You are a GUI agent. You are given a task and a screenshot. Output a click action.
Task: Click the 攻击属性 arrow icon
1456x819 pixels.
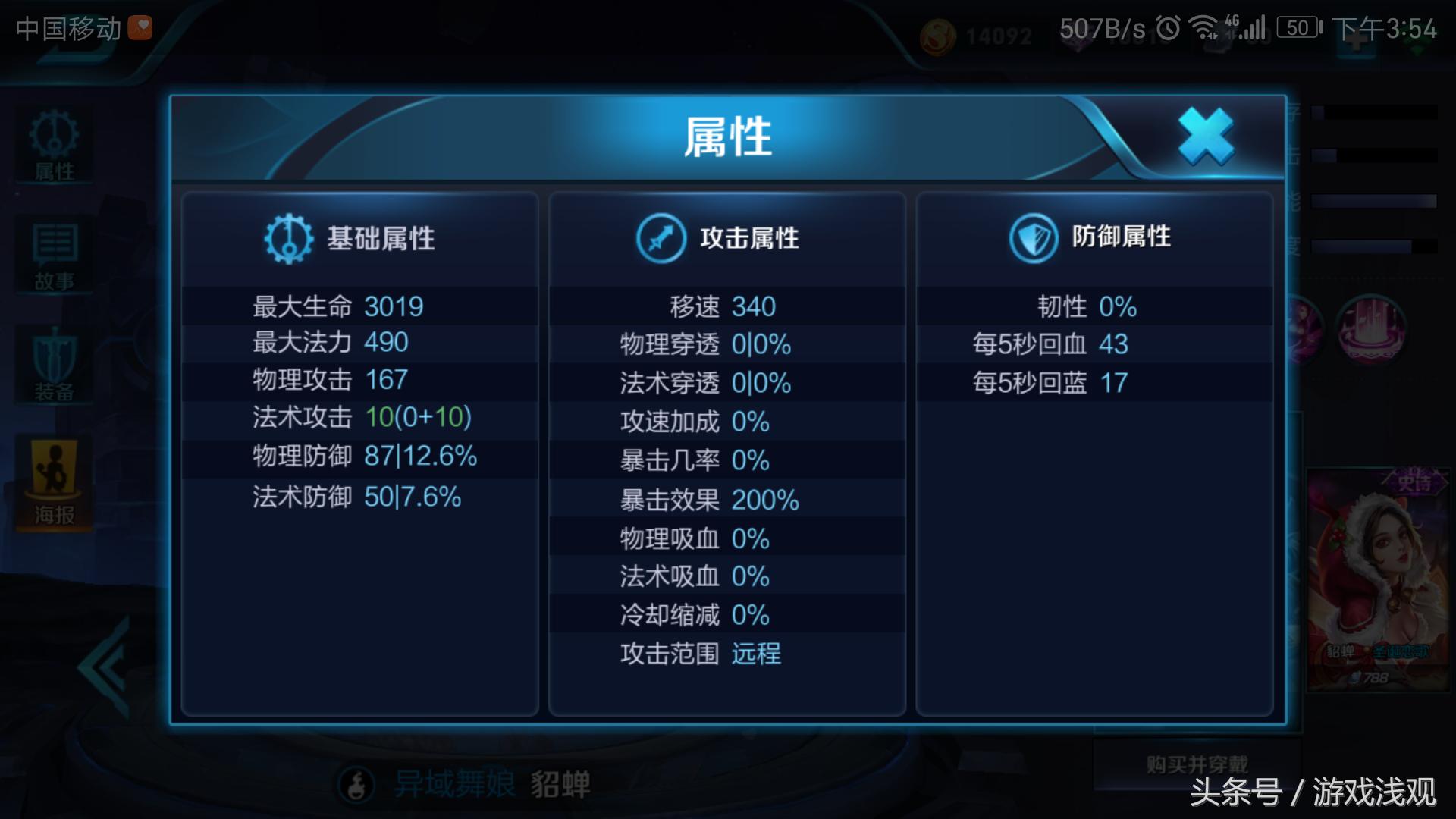[661, 237]
